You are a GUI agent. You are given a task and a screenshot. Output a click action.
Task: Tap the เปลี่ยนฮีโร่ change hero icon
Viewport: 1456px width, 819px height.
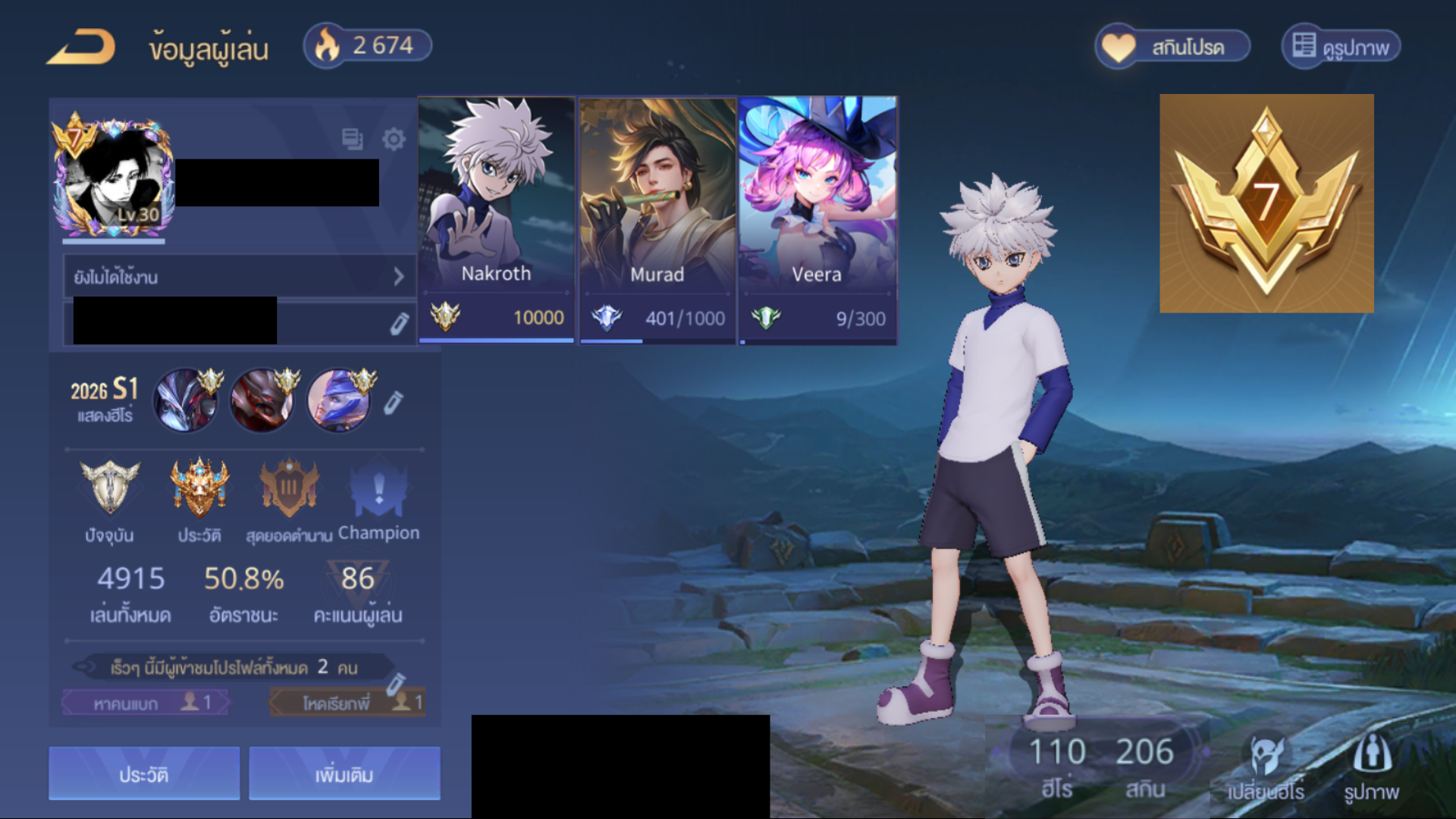tap(1266, 764)
